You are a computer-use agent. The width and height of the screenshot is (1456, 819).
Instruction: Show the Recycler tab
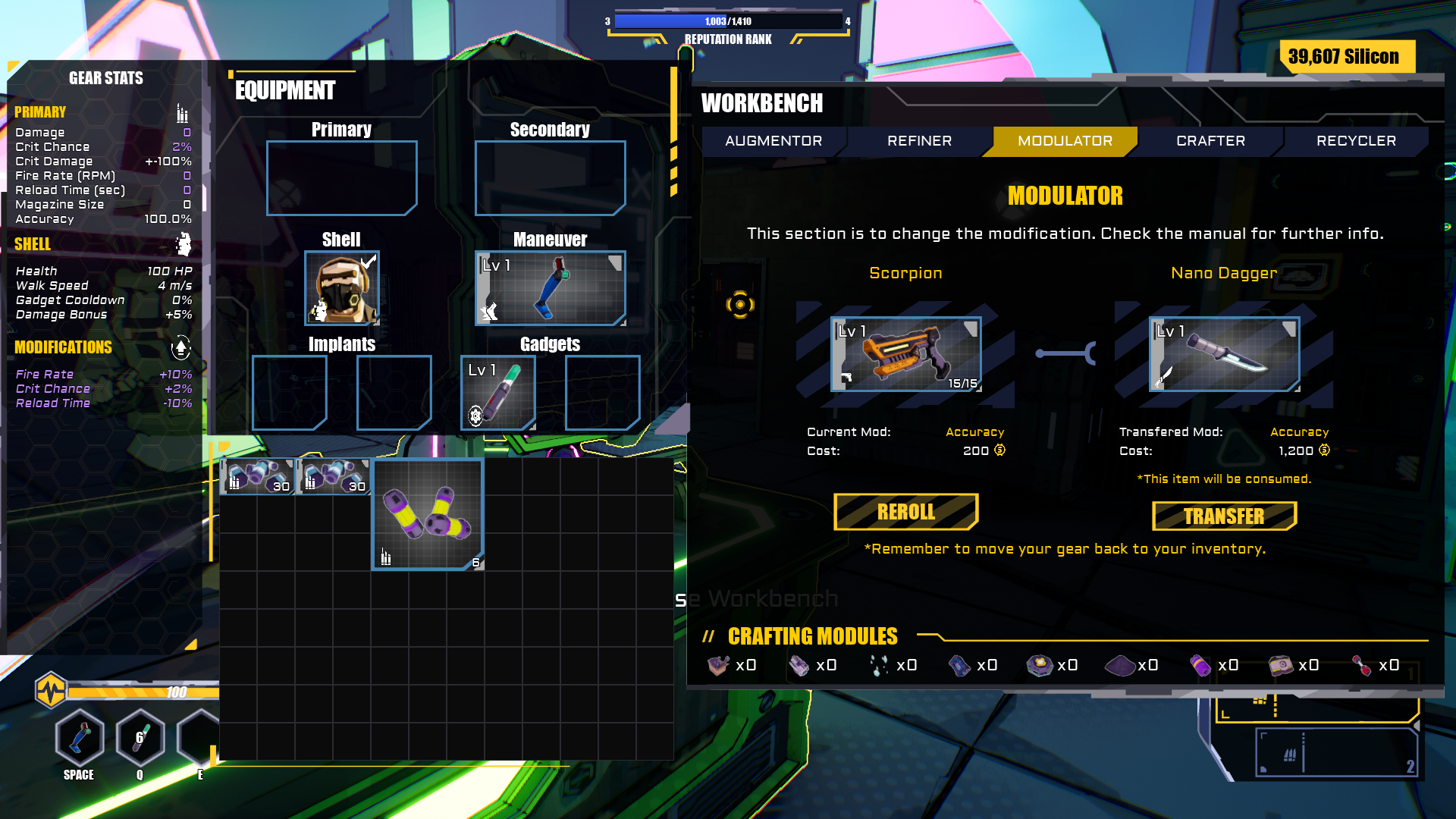[x=1356, y=141]
